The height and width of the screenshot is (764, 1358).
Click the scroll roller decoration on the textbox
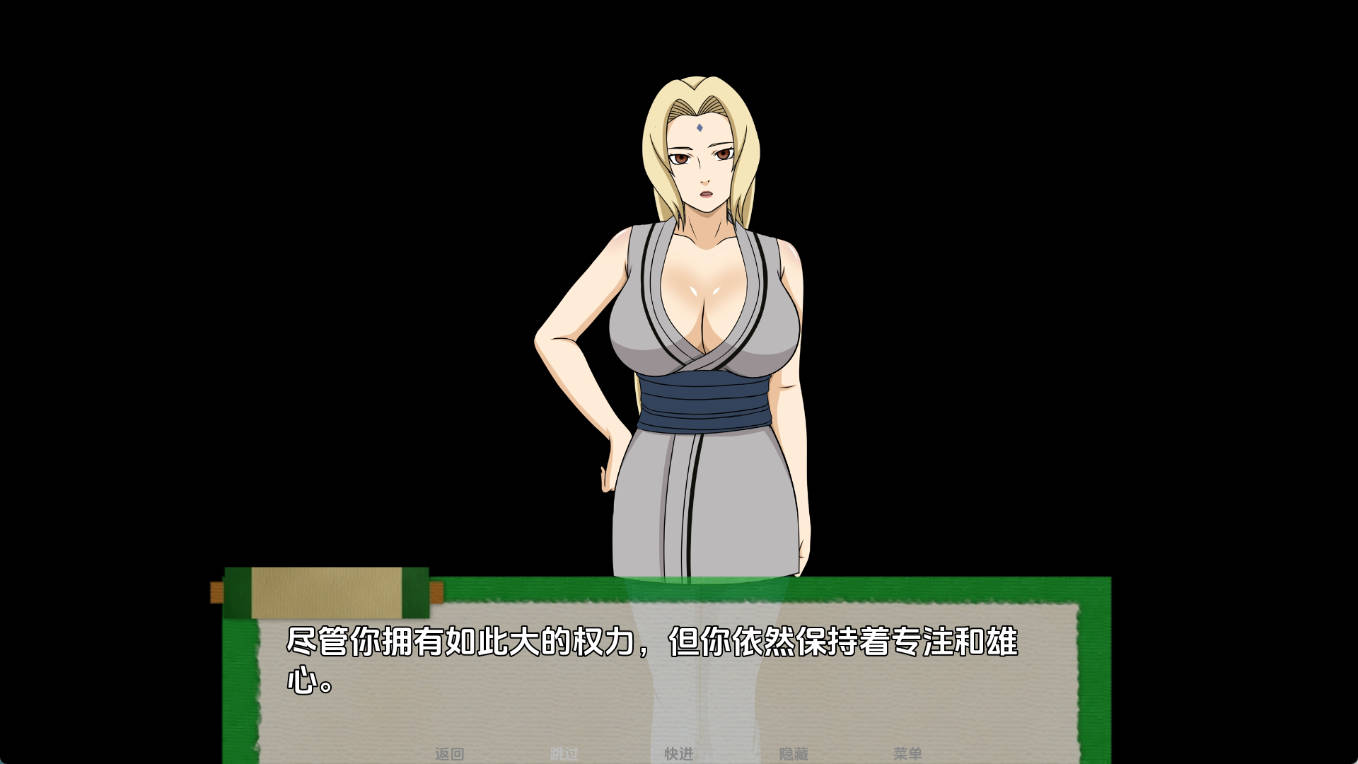tap(322, 588)
